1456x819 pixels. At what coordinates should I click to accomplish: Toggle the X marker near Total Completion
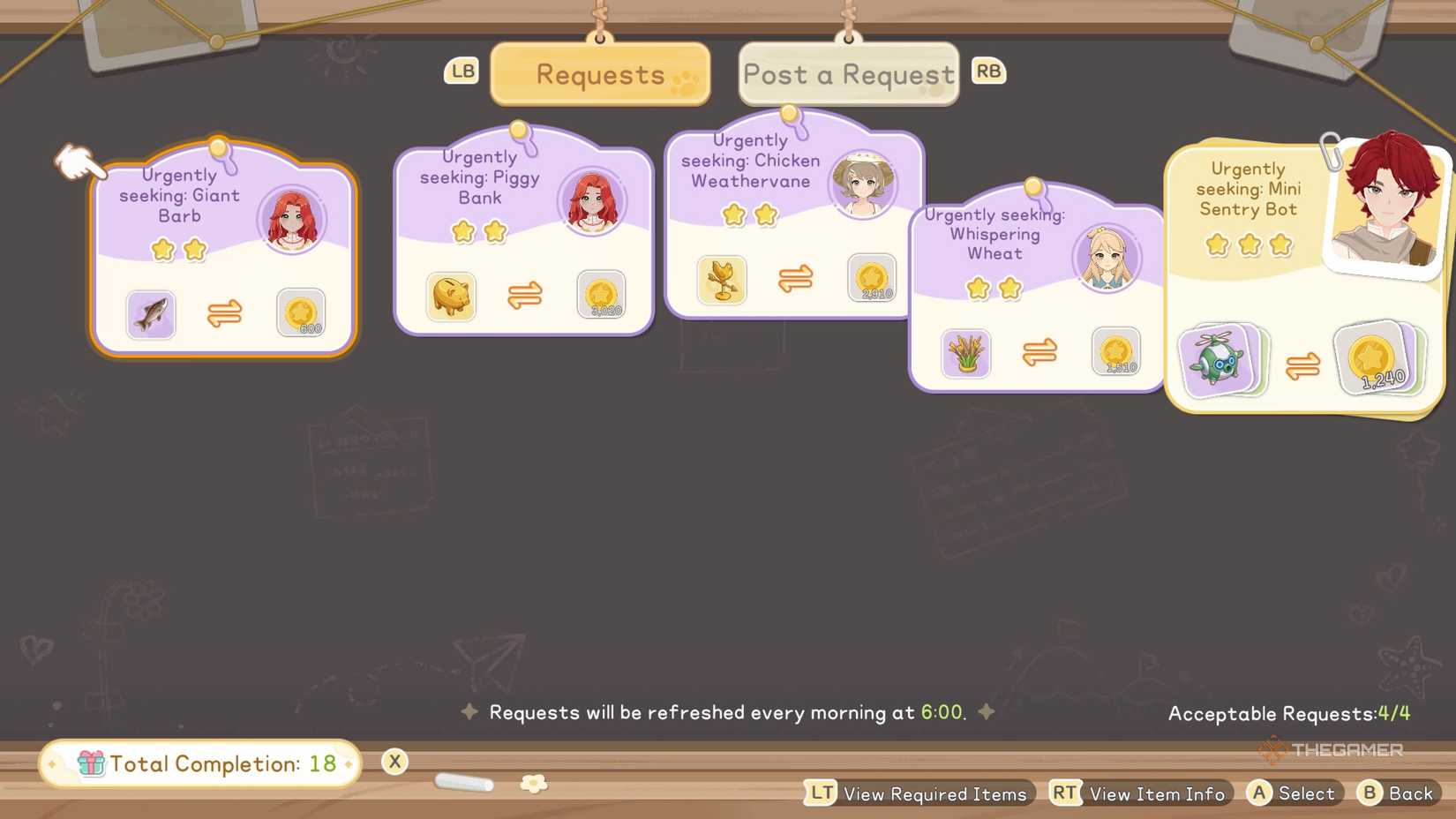pos(394,761)
